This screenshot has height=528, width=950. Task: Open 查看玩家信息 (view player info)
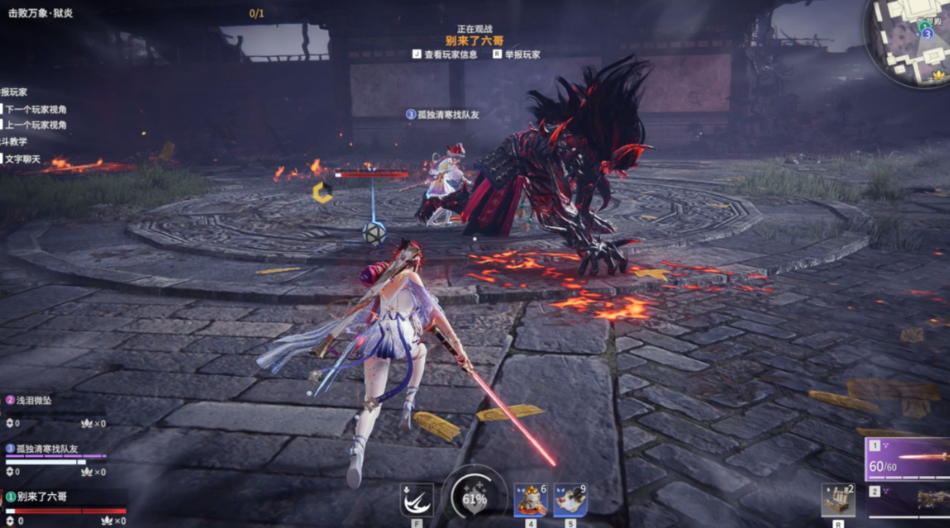(x=450, y=54)
